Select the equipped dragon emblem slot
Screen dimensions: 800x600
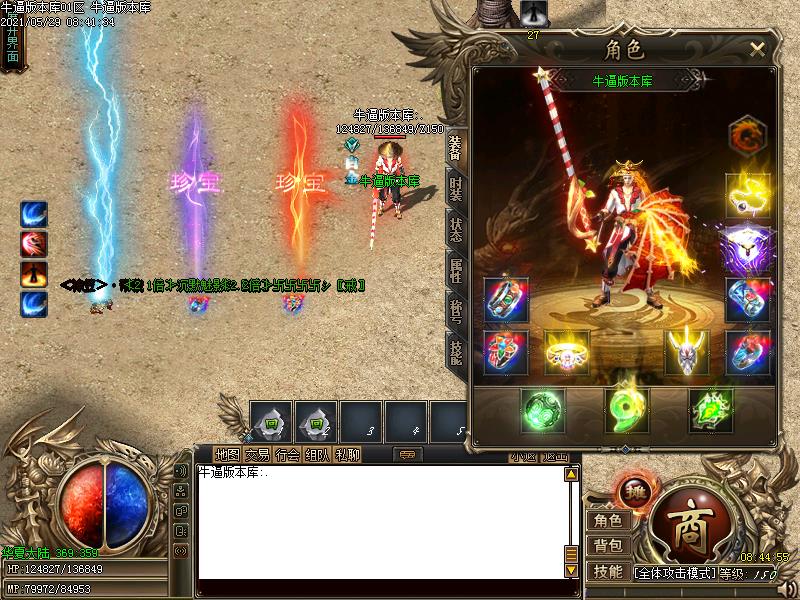click(x=747, y=137)
